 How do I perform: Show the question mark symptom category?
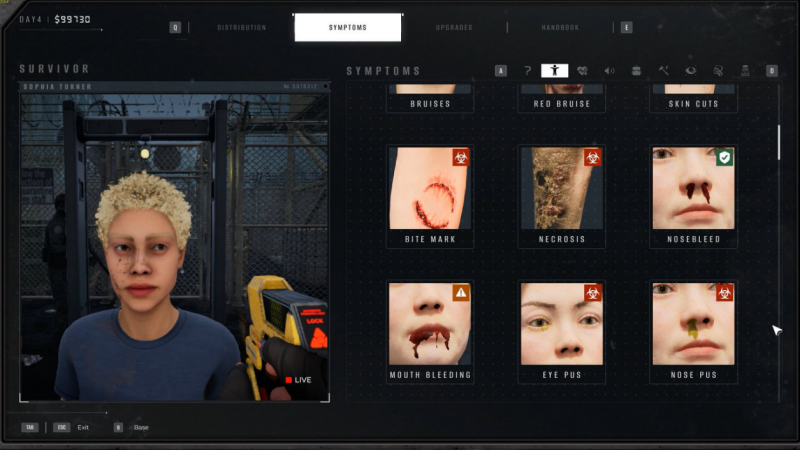528,71
